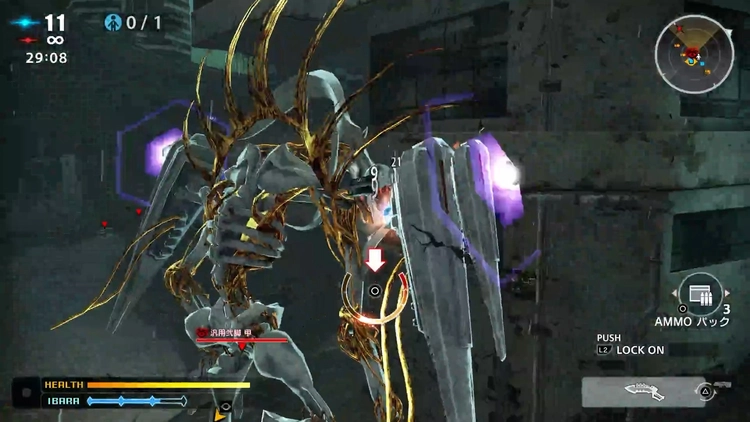Screen dimensions: 750x422
Task: Open the circular radar minimap
Action: coord(694,55)
